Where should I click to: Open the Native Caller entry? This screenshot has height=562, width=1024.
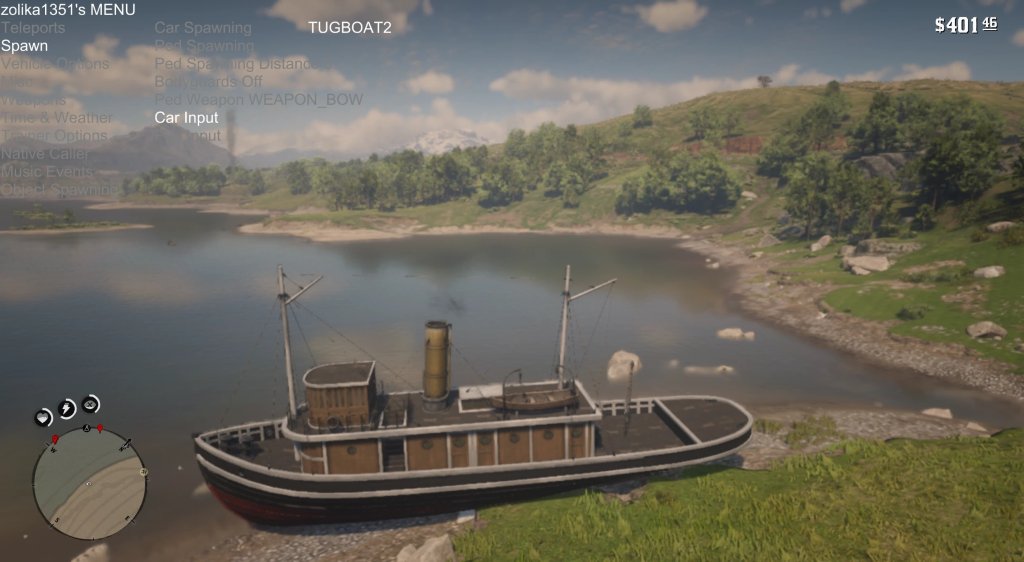tap(44, 154)
